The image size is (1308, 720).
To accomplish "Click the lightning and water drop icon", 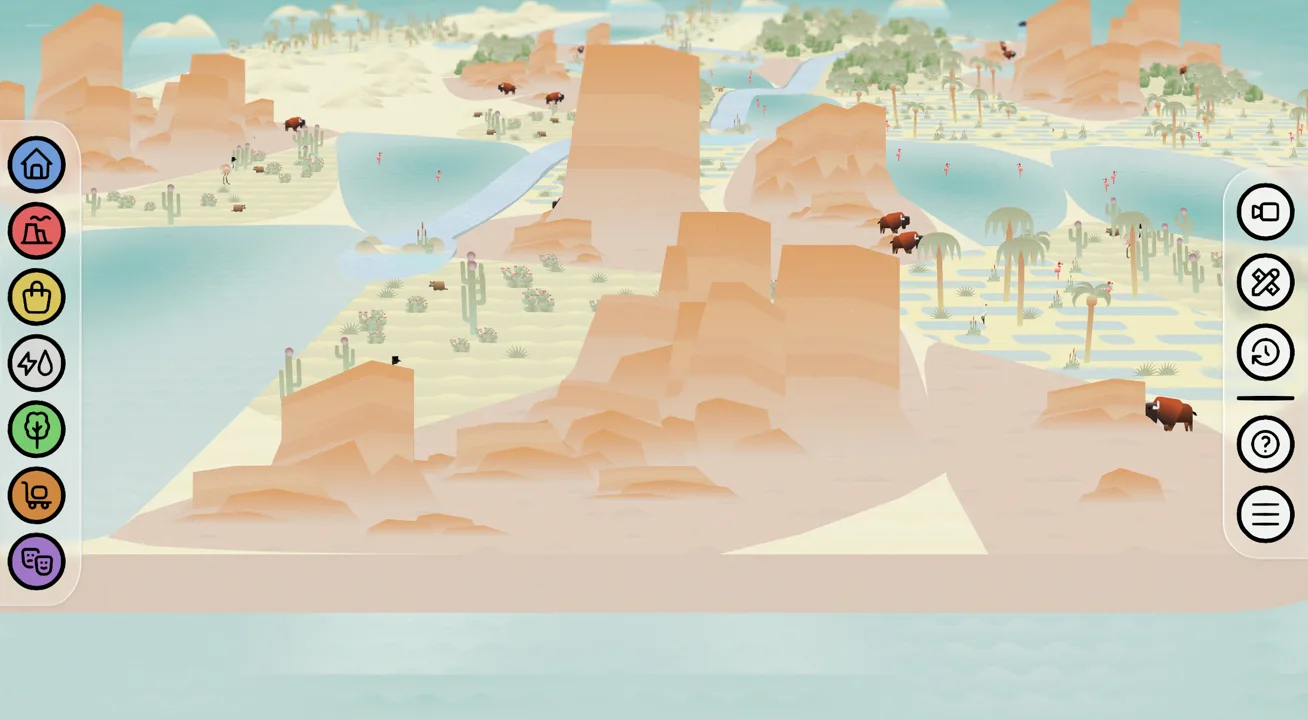I will [36, 363].
